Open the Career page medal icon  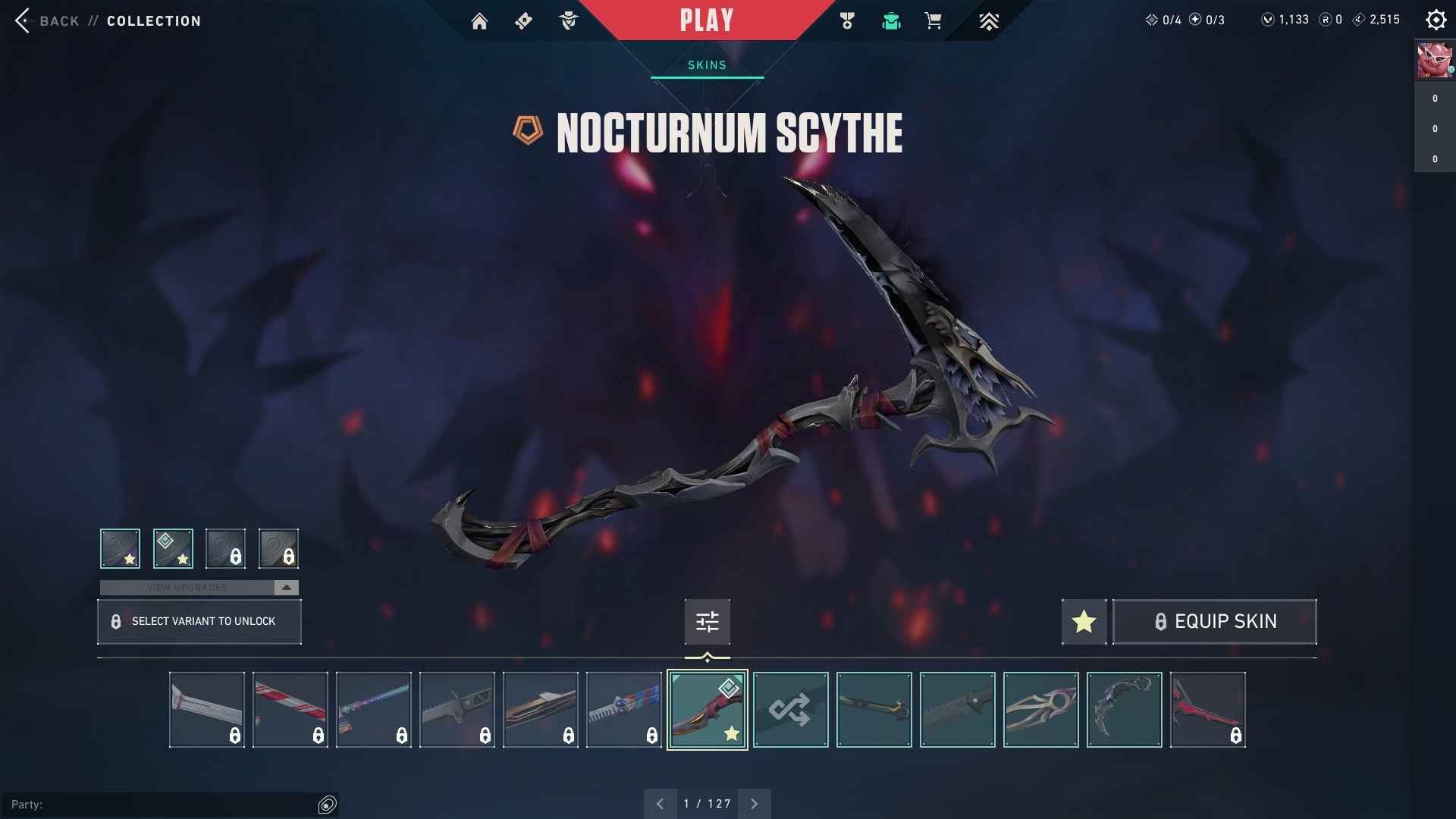coord(848,20)
